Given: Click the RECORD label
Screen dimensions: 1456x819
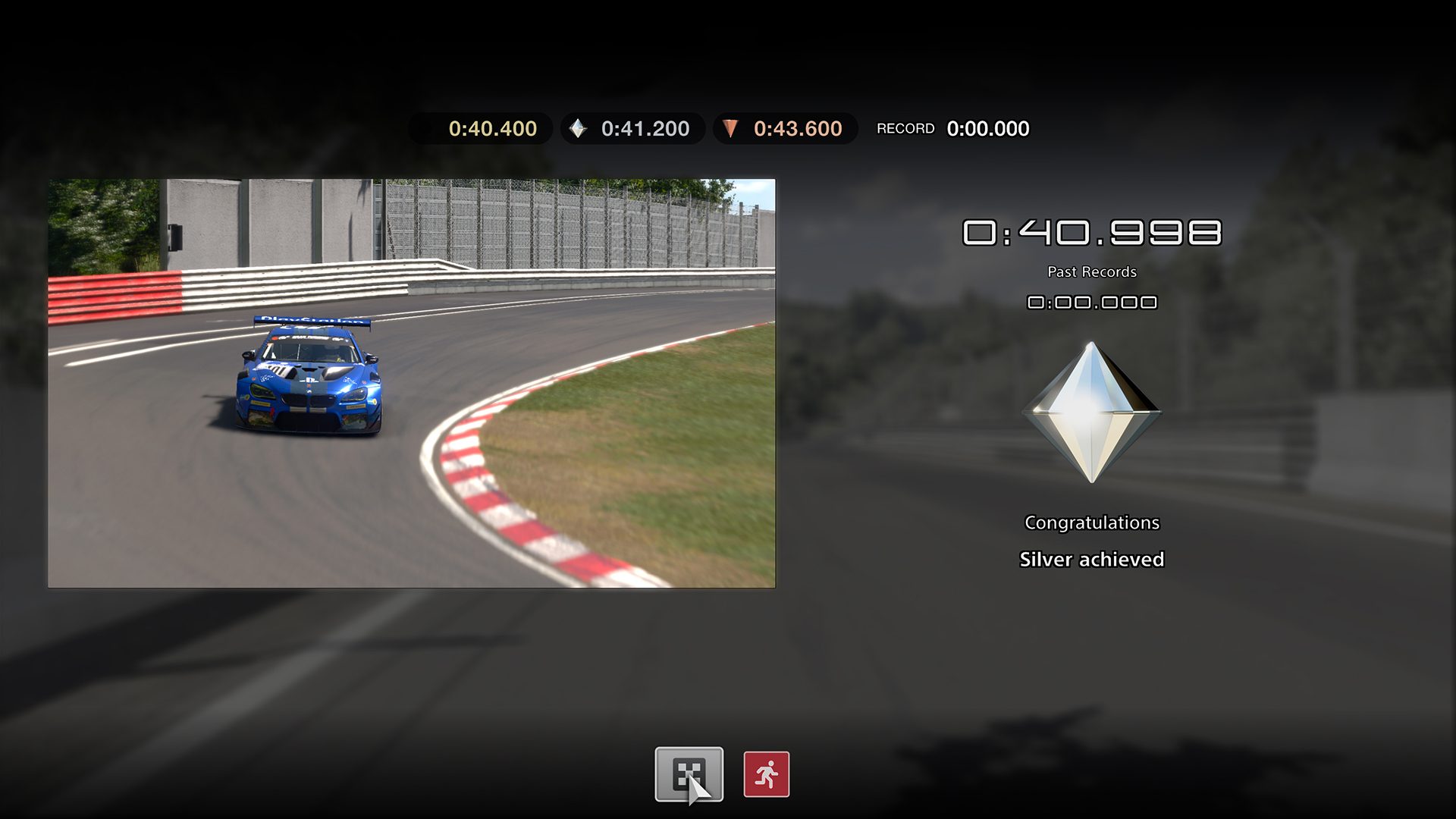Looking at the screenshot, I should tap(906, 128).
